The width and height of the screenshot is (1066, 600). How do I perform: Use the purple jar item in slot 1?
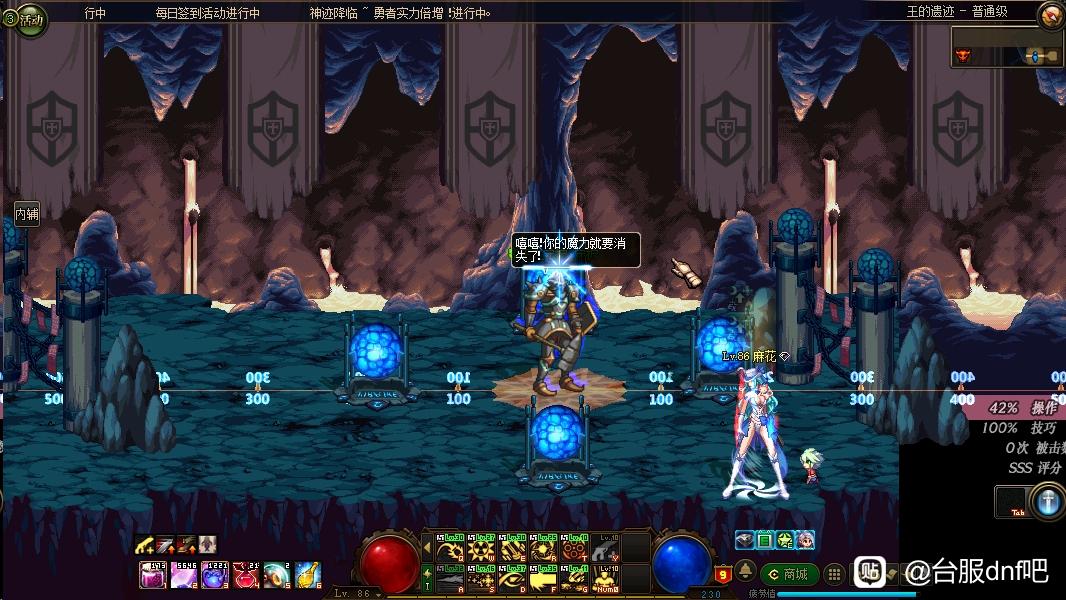153,575
